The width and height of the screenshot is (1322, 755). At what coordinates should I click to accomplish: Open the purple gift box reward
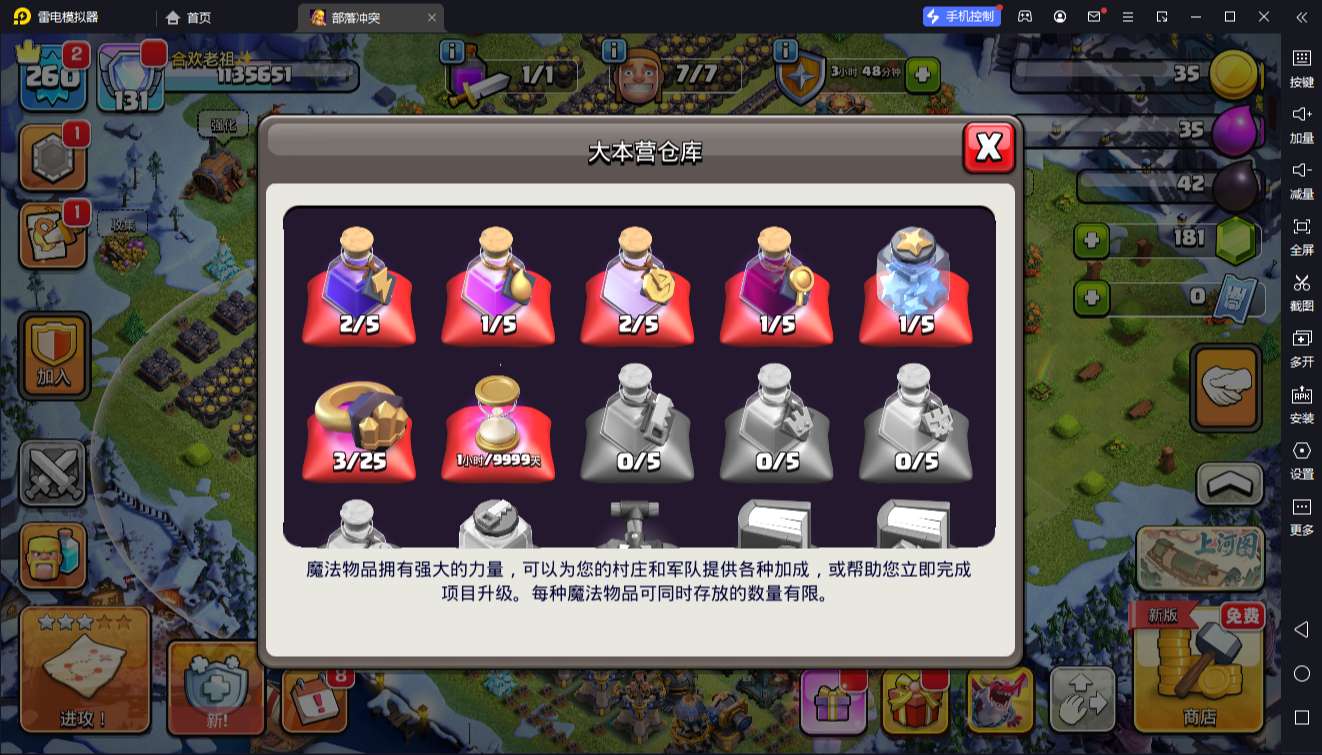click(x=835, y=700)
